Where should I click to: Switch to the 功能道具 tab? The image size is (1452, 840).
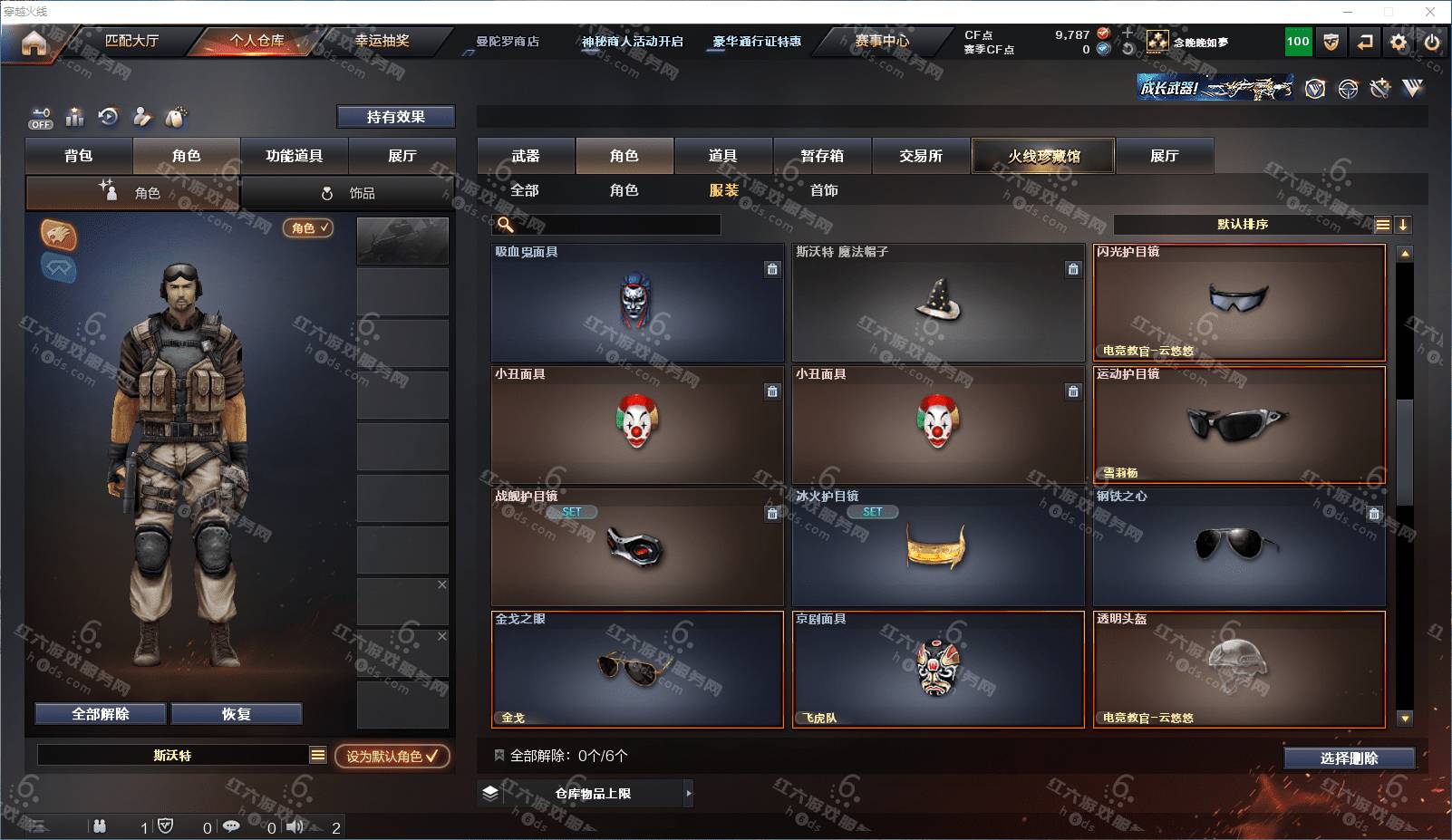coord(294,156)
